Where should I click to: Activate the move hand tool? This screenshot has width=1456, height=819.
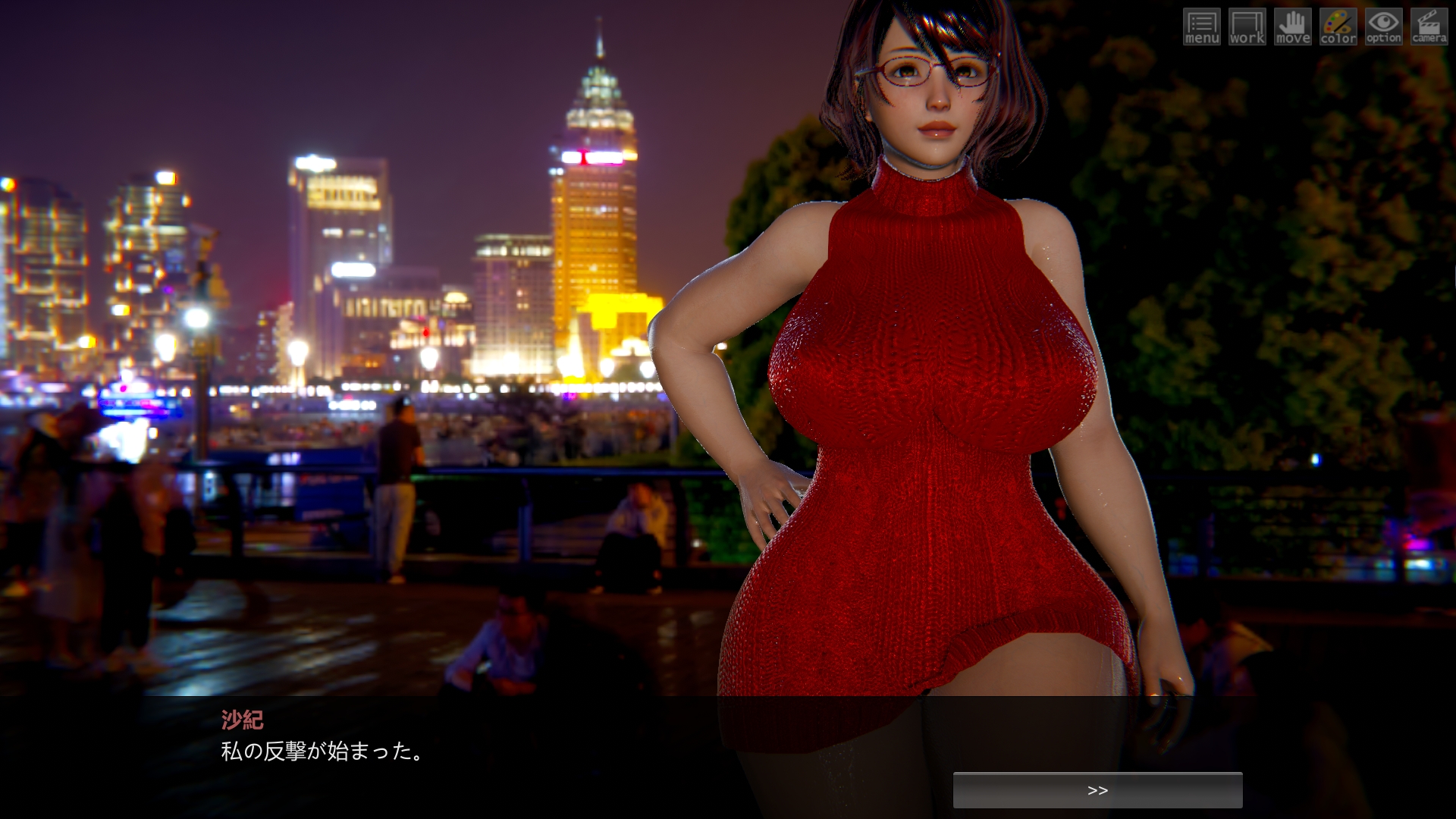[1292, 27]
